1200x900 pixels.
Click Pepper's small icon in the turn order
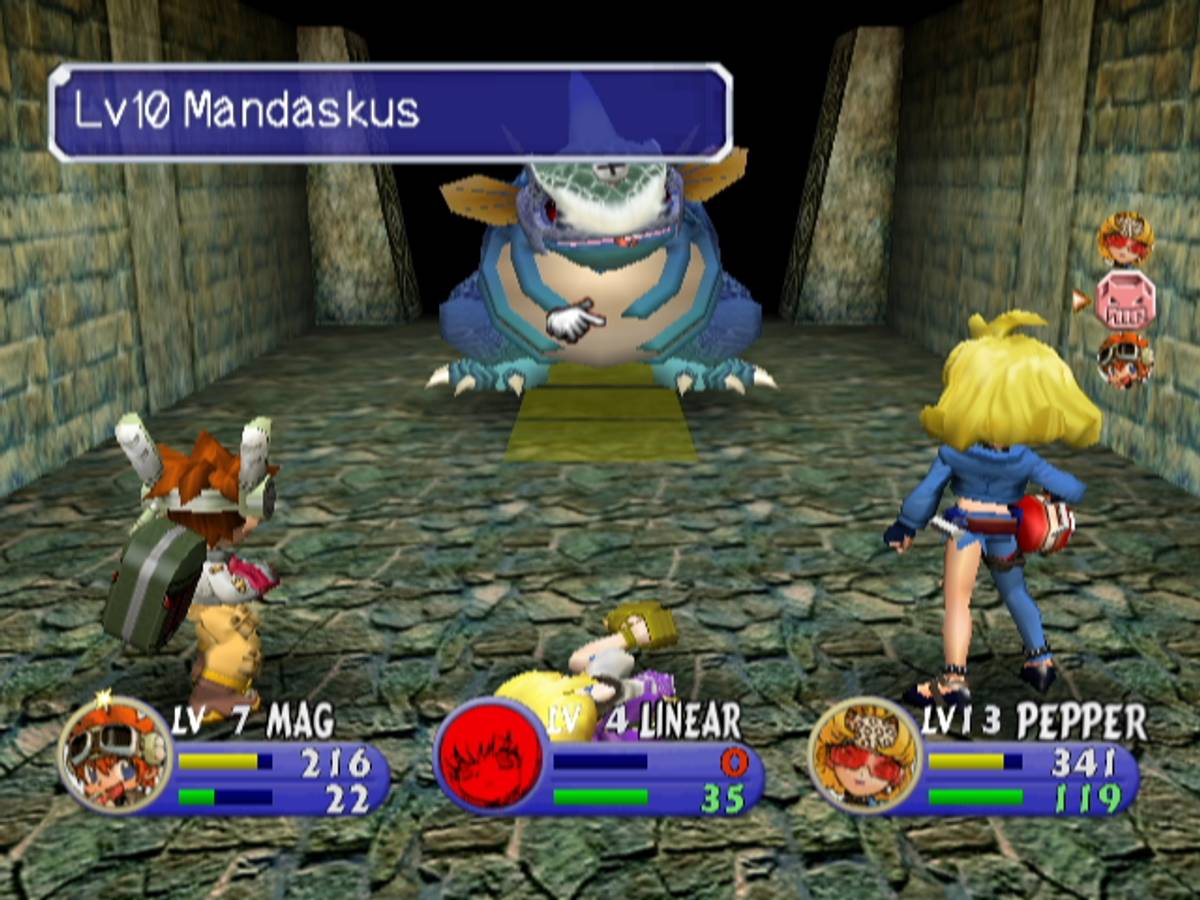(x=1126, y=238)
